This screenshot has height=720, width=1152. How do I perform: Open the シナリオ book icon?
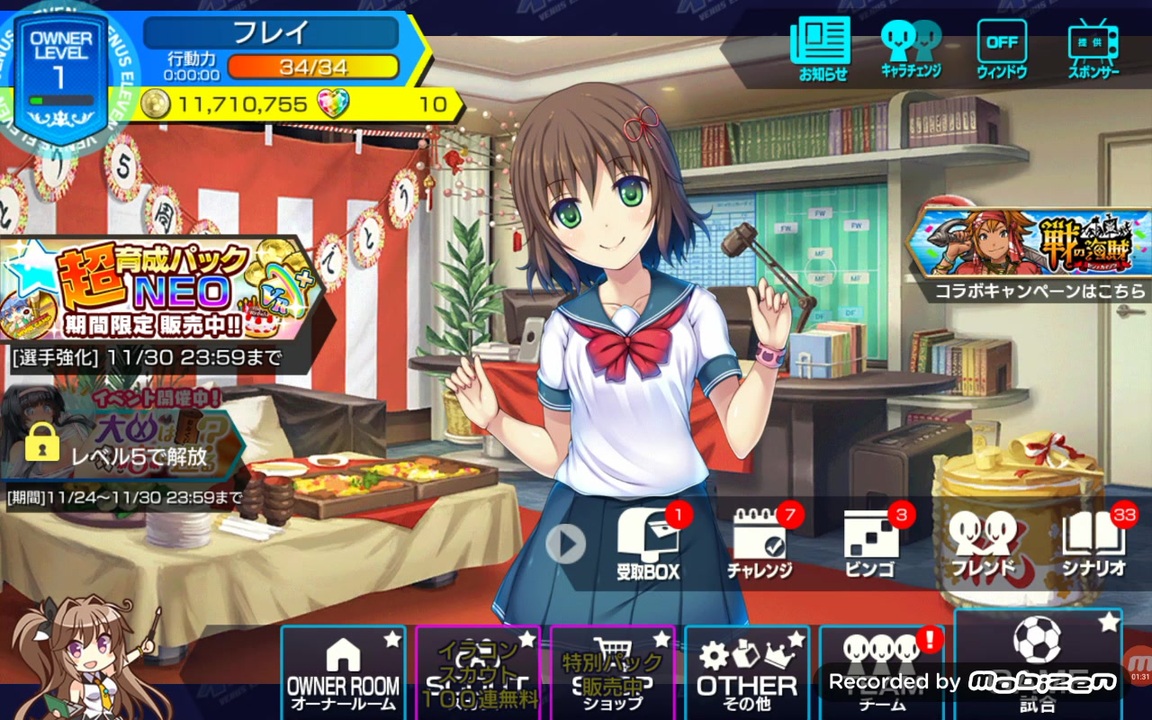click(1094, 544)
